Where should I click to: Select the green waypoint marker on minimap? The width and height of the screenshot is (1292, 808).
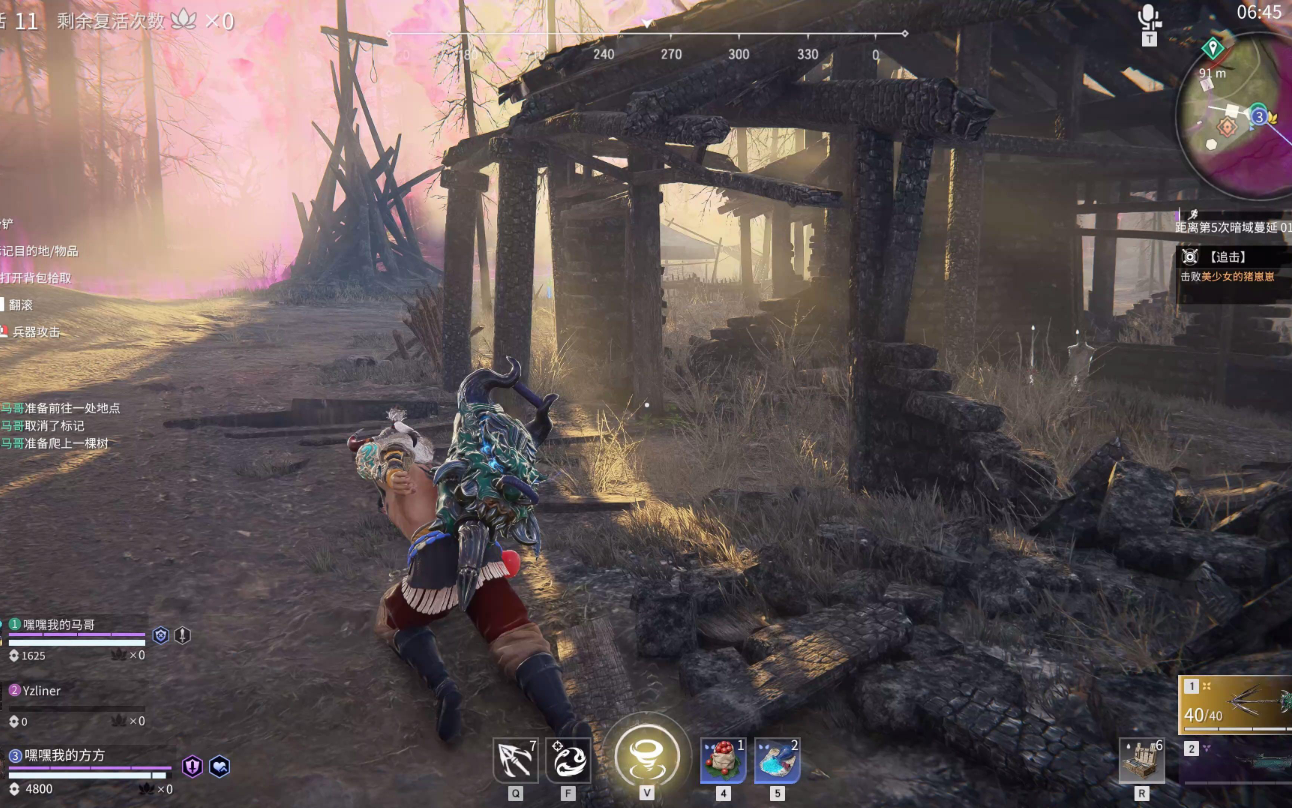1213,47
